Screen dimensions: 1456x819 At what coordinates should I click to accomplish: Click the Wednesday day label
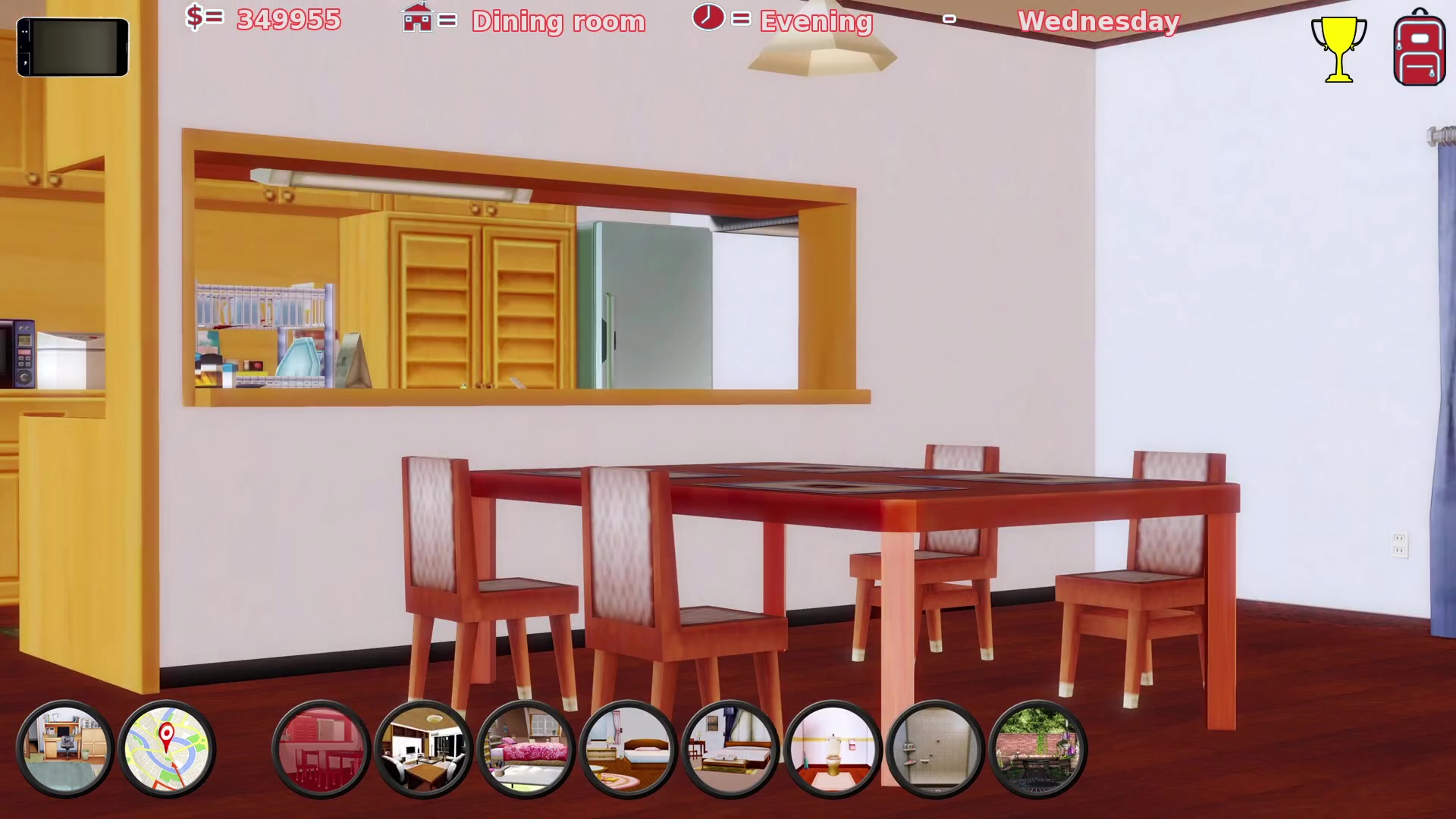[x=1099, y=22]
